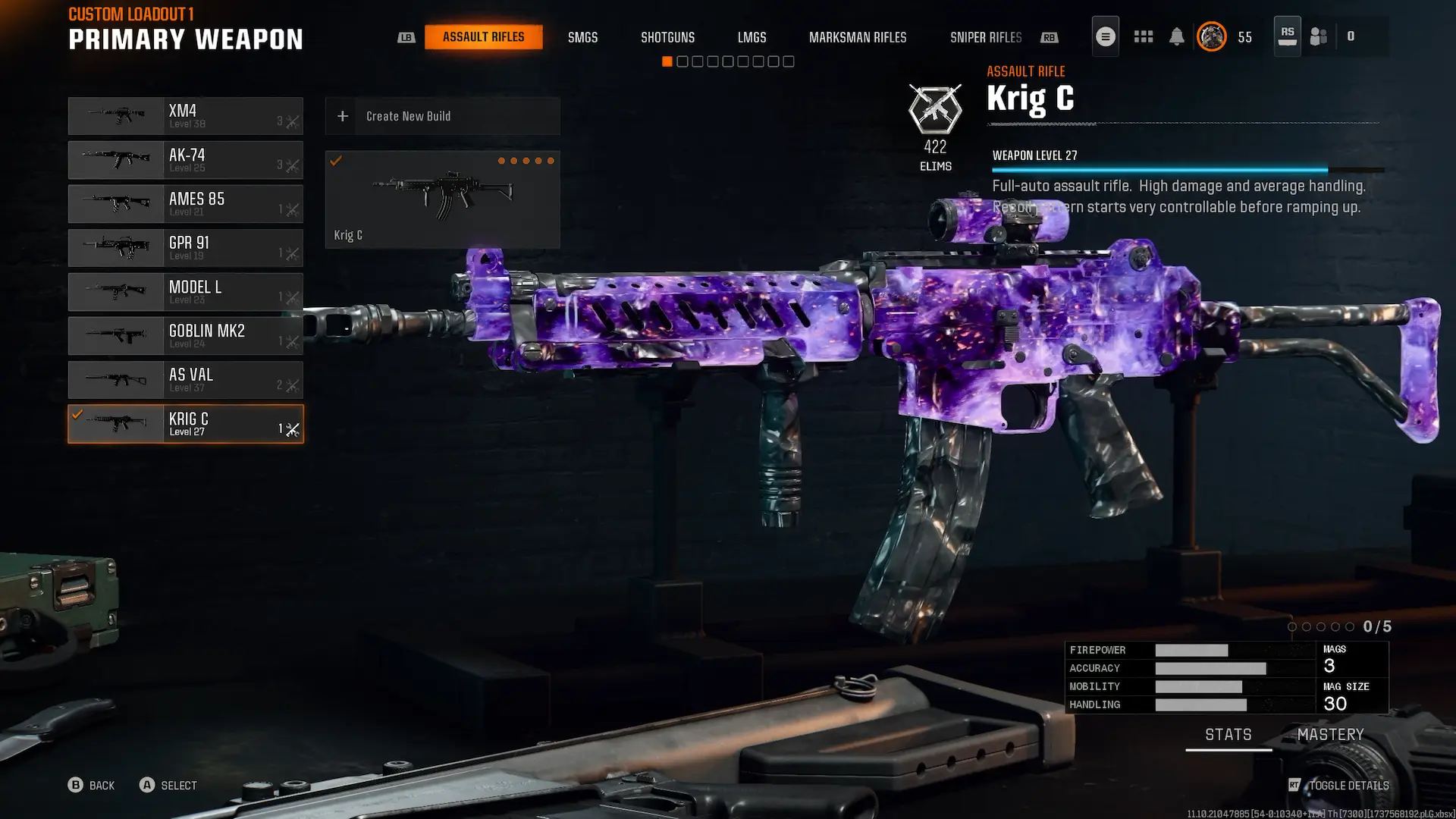Select the Model L rifle
The height and width of the screenshot is (819, 1456).
click(186, 292)
